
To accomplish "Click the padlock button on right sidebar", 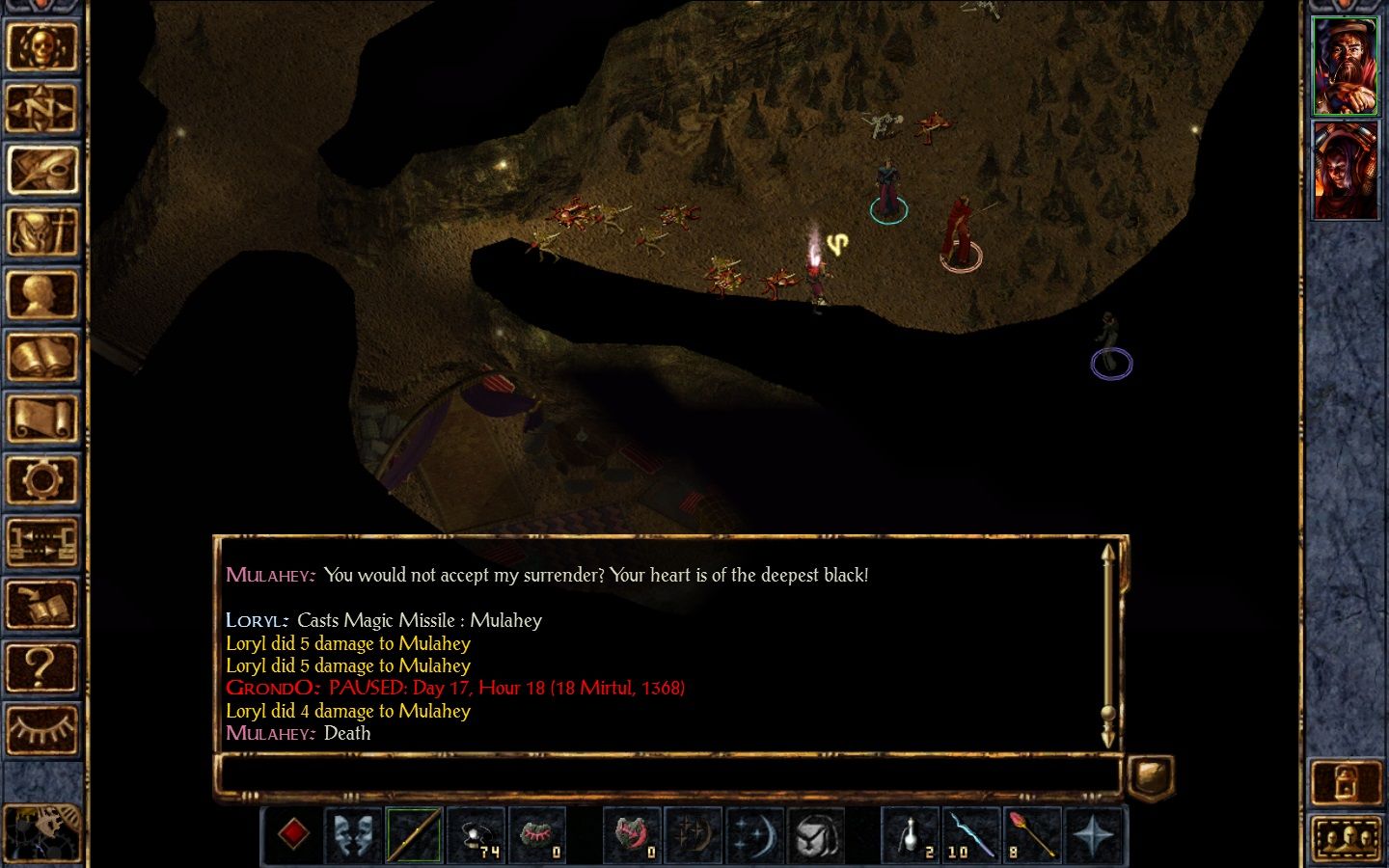I will pos(1346,783).
